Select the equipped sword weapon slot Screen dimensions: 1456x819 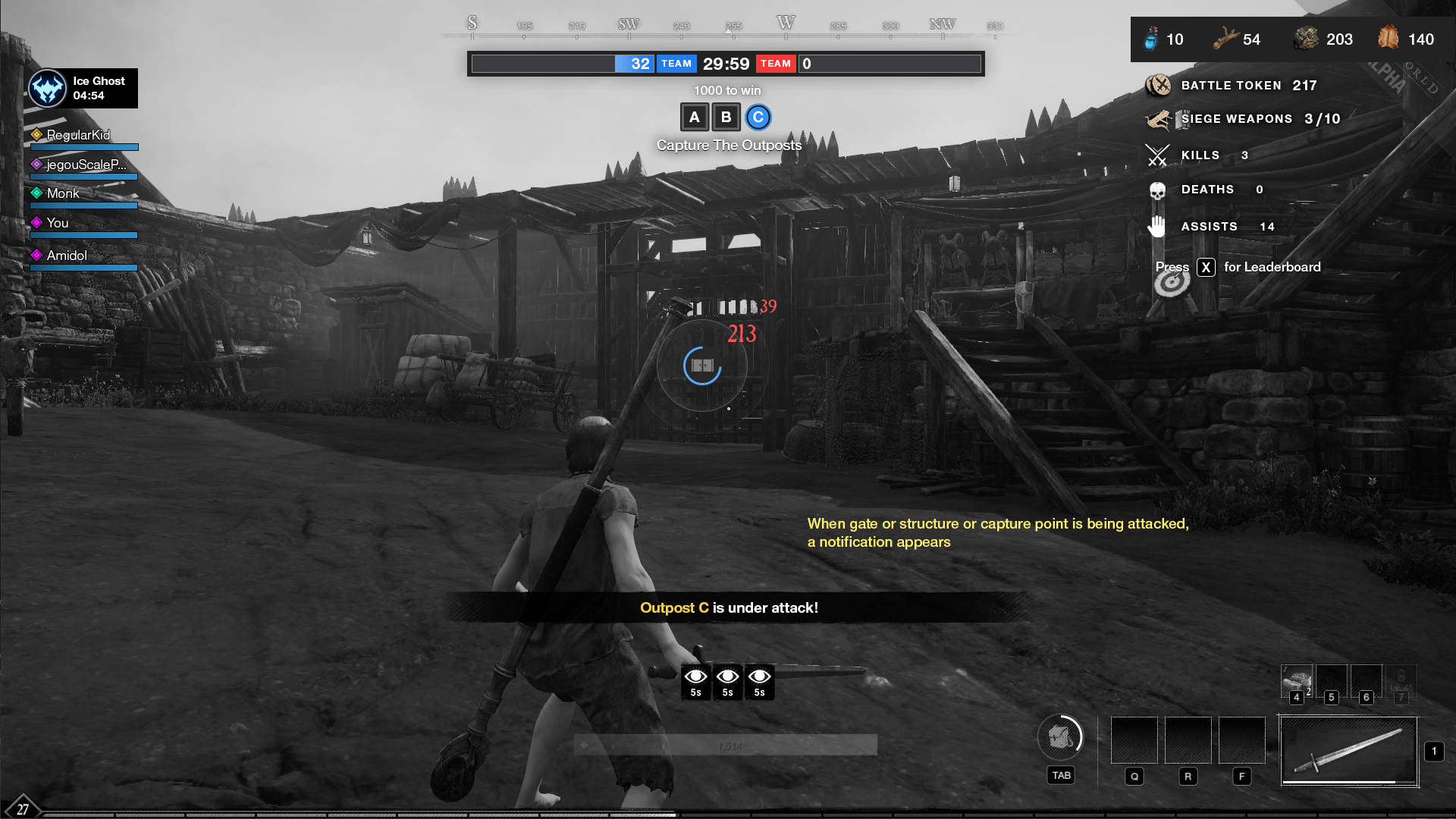(1348, 751)
